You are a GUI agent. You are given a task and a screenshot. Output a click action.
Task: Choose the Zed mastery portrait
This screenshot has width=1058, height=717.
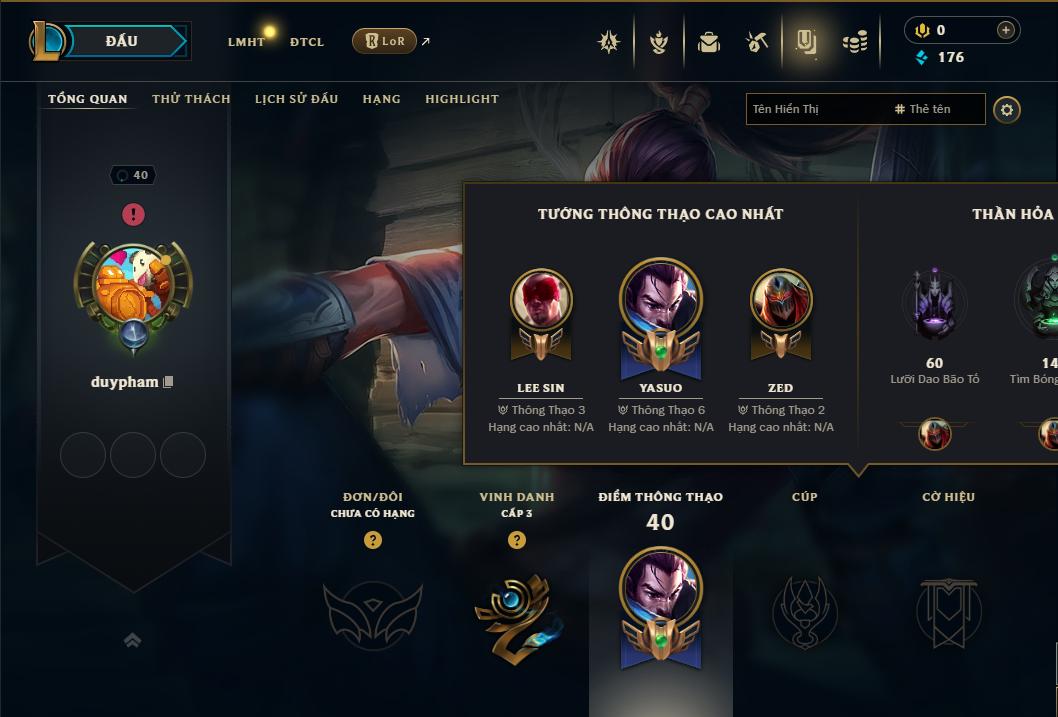pos(781,300)
